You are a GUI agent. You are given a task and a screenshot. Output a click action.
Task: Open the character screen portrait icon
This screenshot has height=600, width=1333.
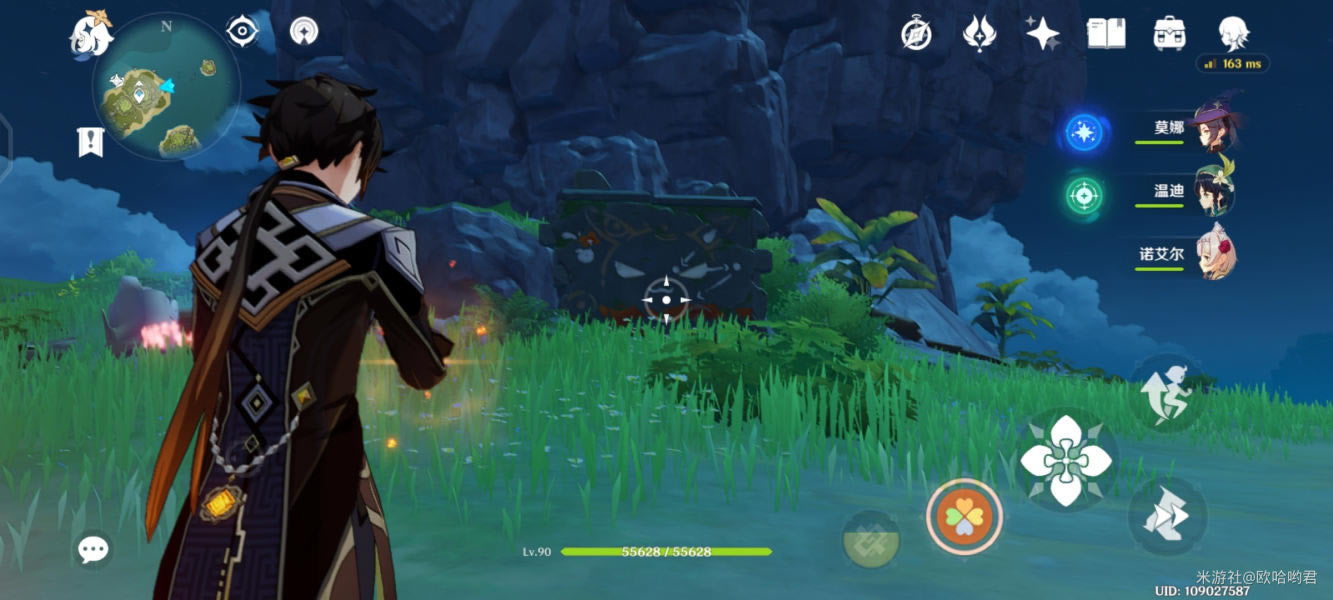(x=1232, y=34)
